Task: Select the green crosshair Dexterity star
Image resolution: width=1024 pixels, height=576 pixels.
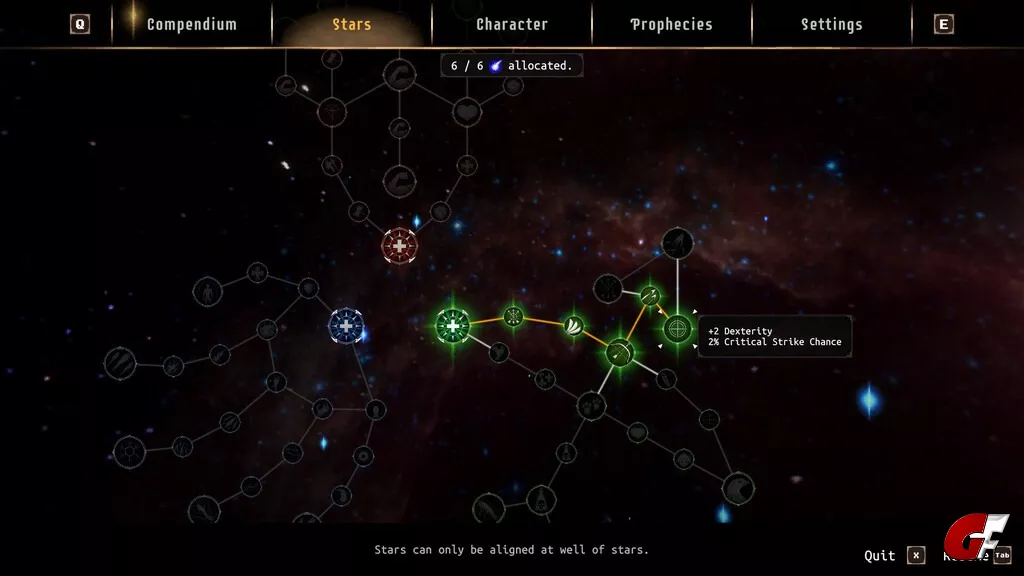Action: point(678,328)
